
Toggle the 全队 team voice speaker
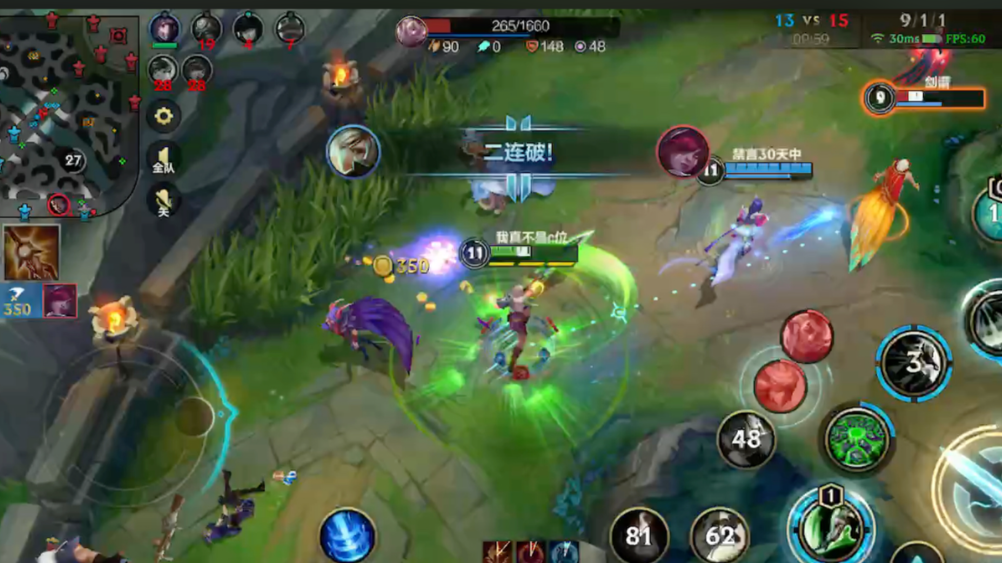[x=163, y=159]
